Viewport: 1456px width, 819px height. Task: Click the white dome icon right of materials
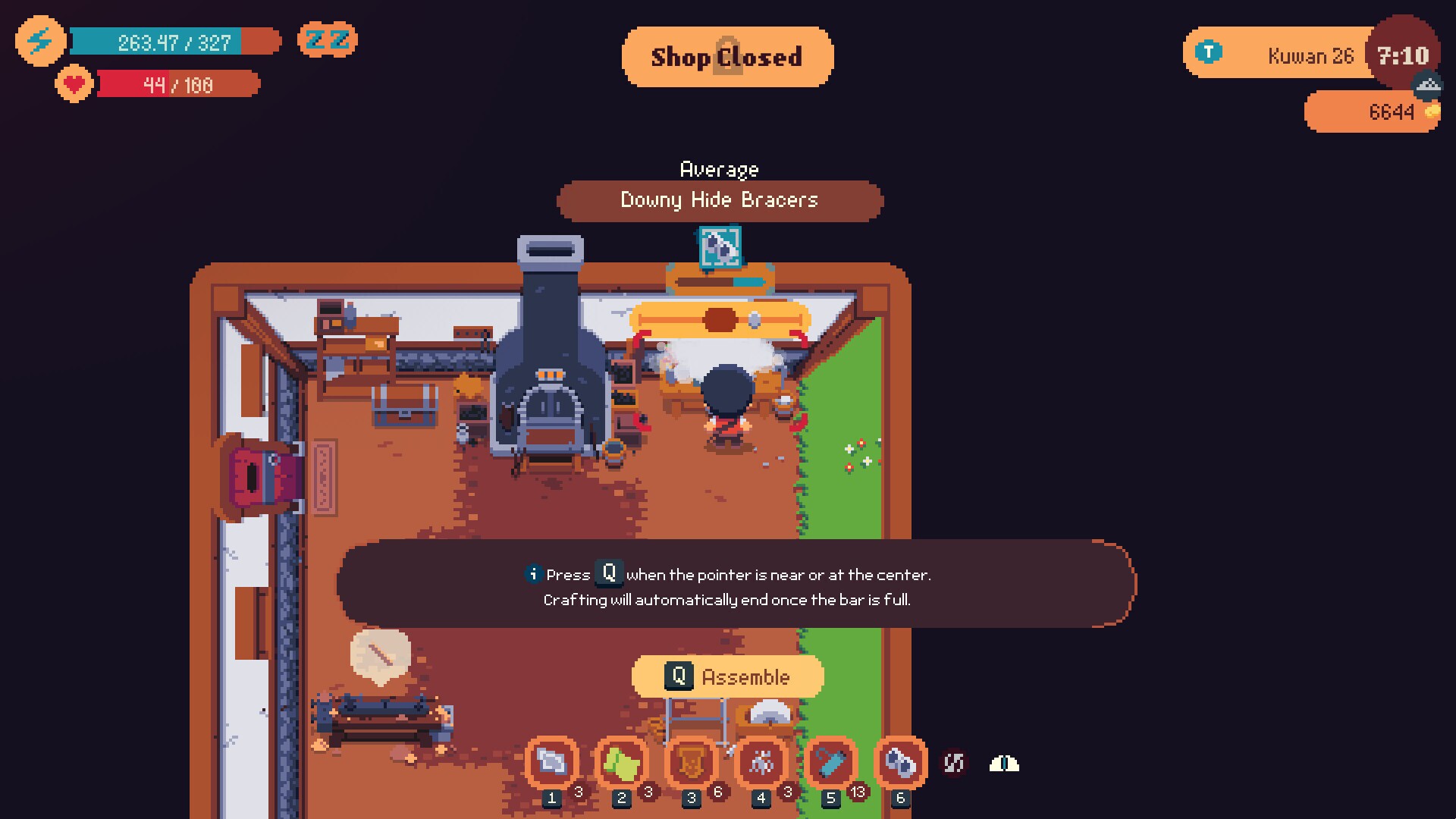point(1003,764)
